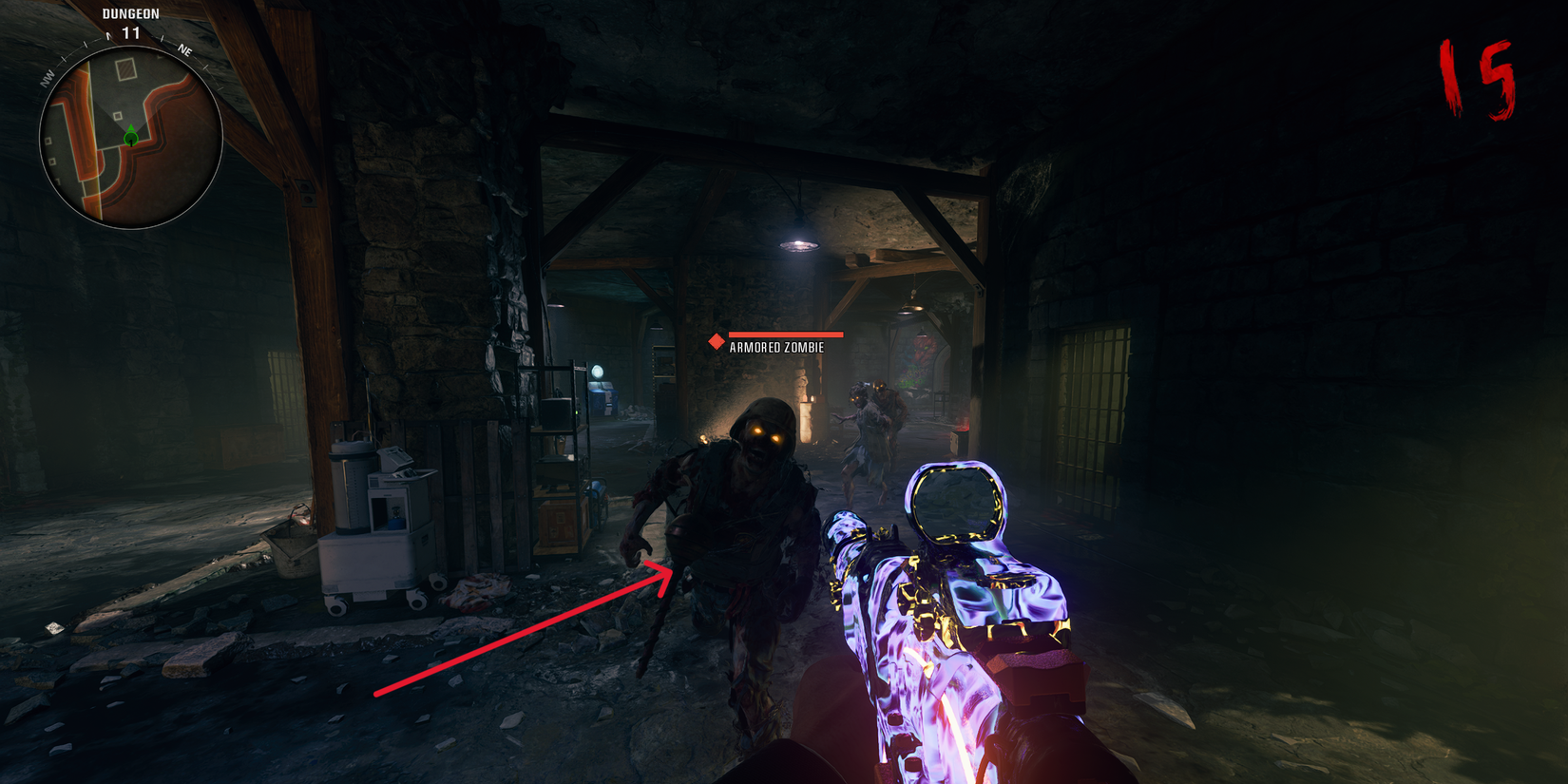The height and width of the screenshot is (784, 1568).
Task: Click the NW compass marker on minimap
Action: pos(48,77)
